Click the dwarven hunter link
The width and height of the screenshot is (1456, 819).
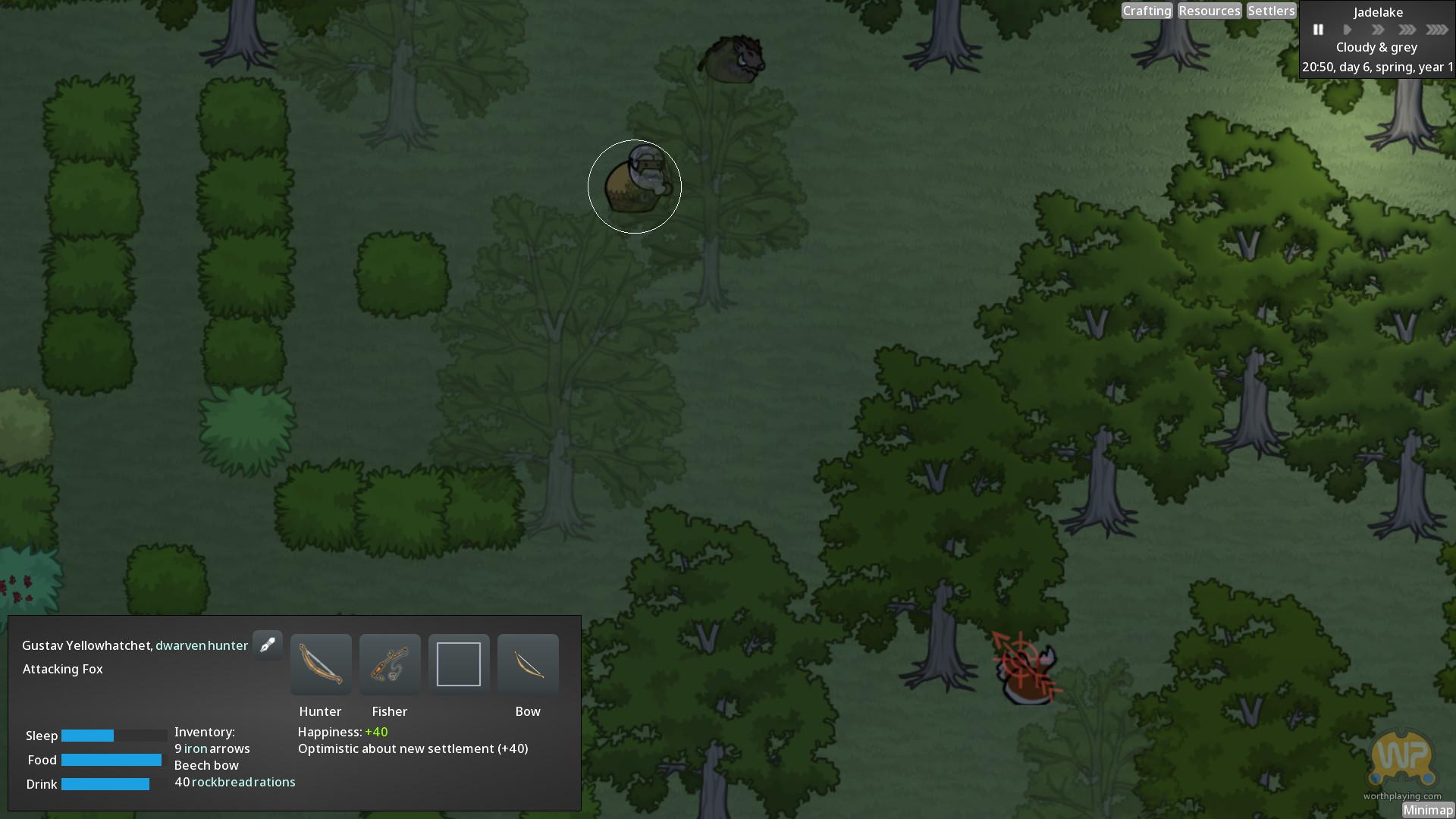point(202,645)
